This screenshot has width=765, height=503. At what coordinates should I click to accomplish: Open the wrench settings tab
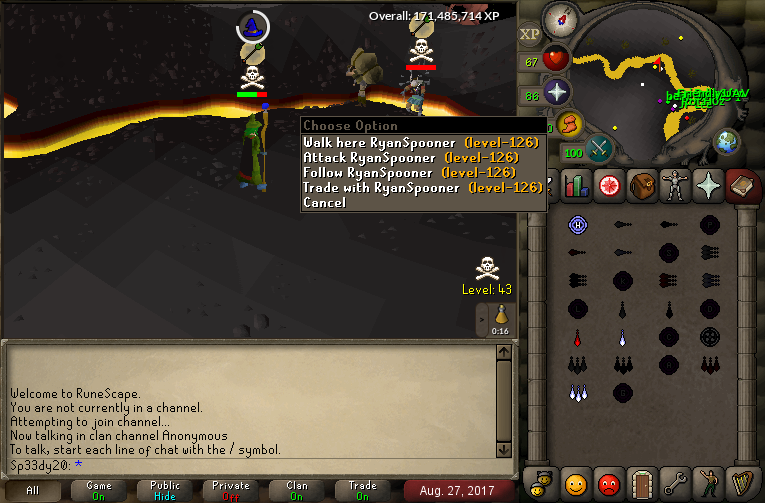tap(674, 483)
